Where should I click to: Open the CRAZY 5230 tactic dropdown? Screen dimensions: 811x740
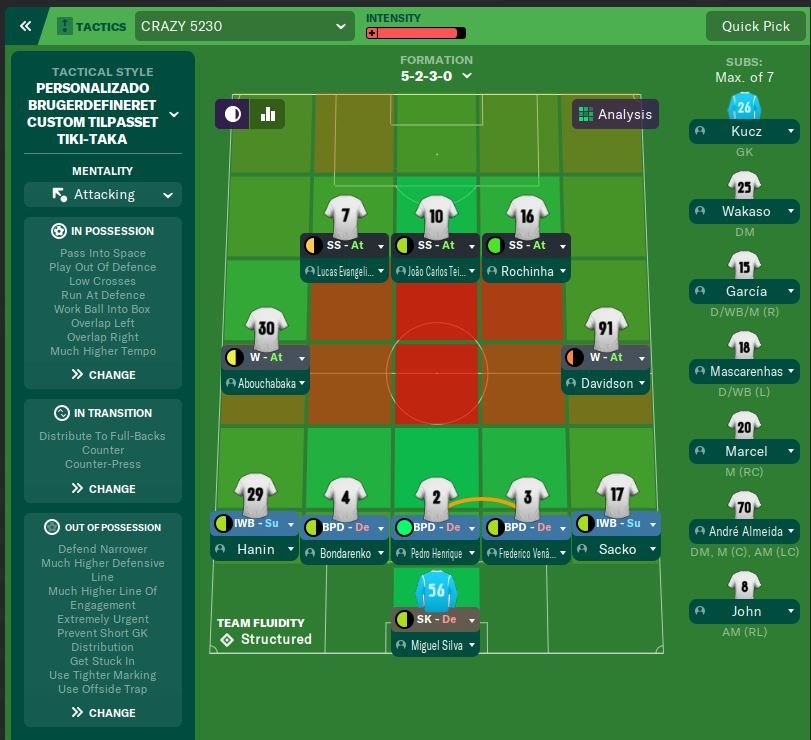click(244, 26)
